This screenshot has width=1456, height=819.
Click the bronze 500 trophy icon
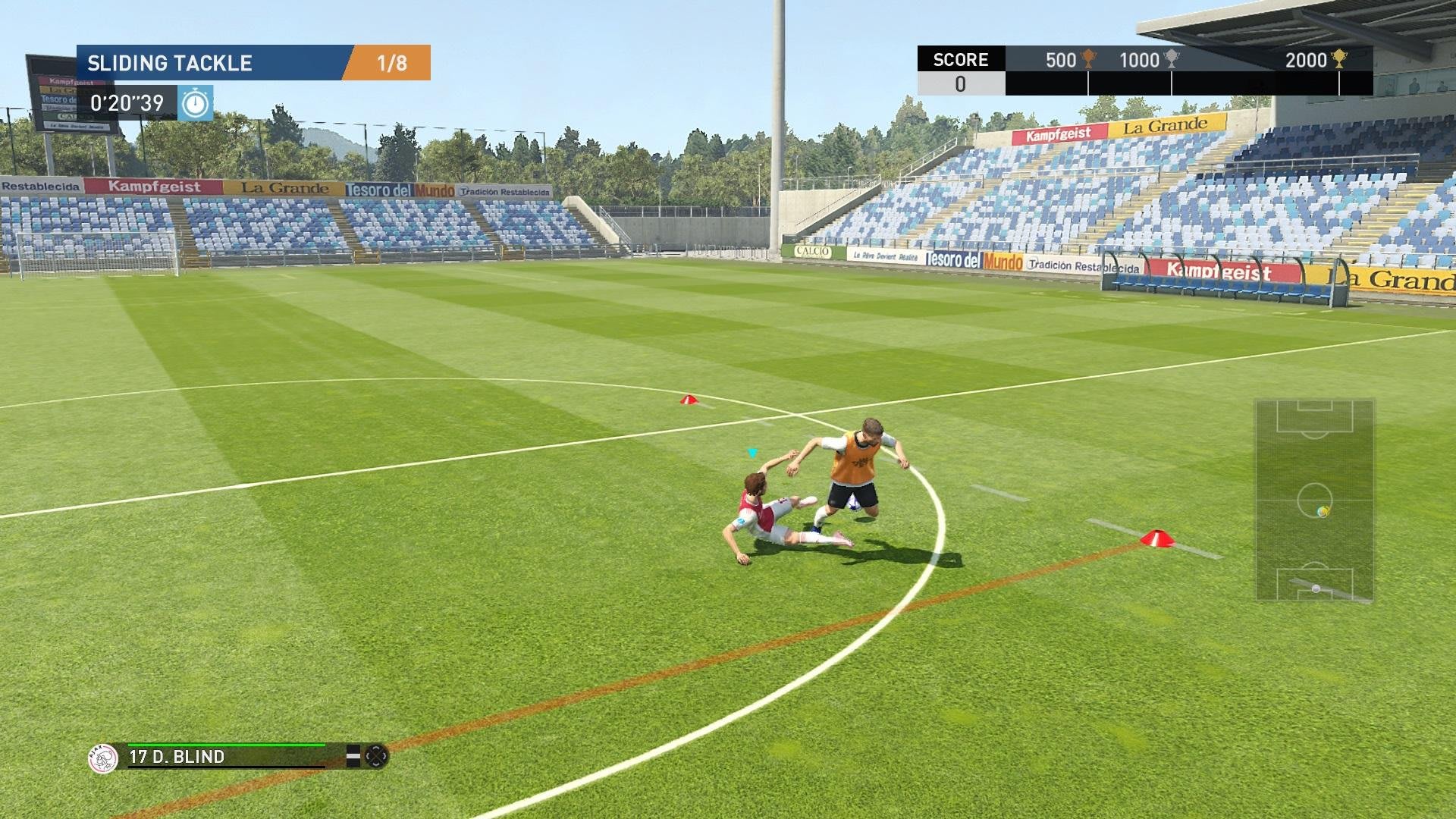point(1088,59)
